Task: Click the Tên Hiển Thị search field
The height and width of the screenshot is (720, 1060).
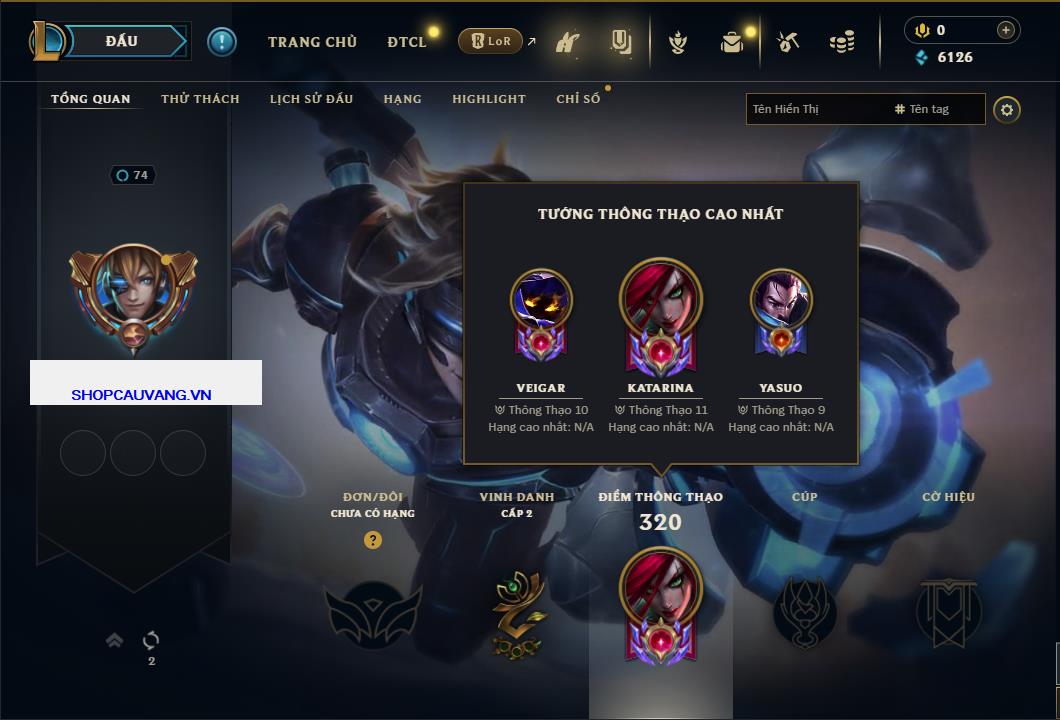Action: pyautogui.click(x=815, y=109)
